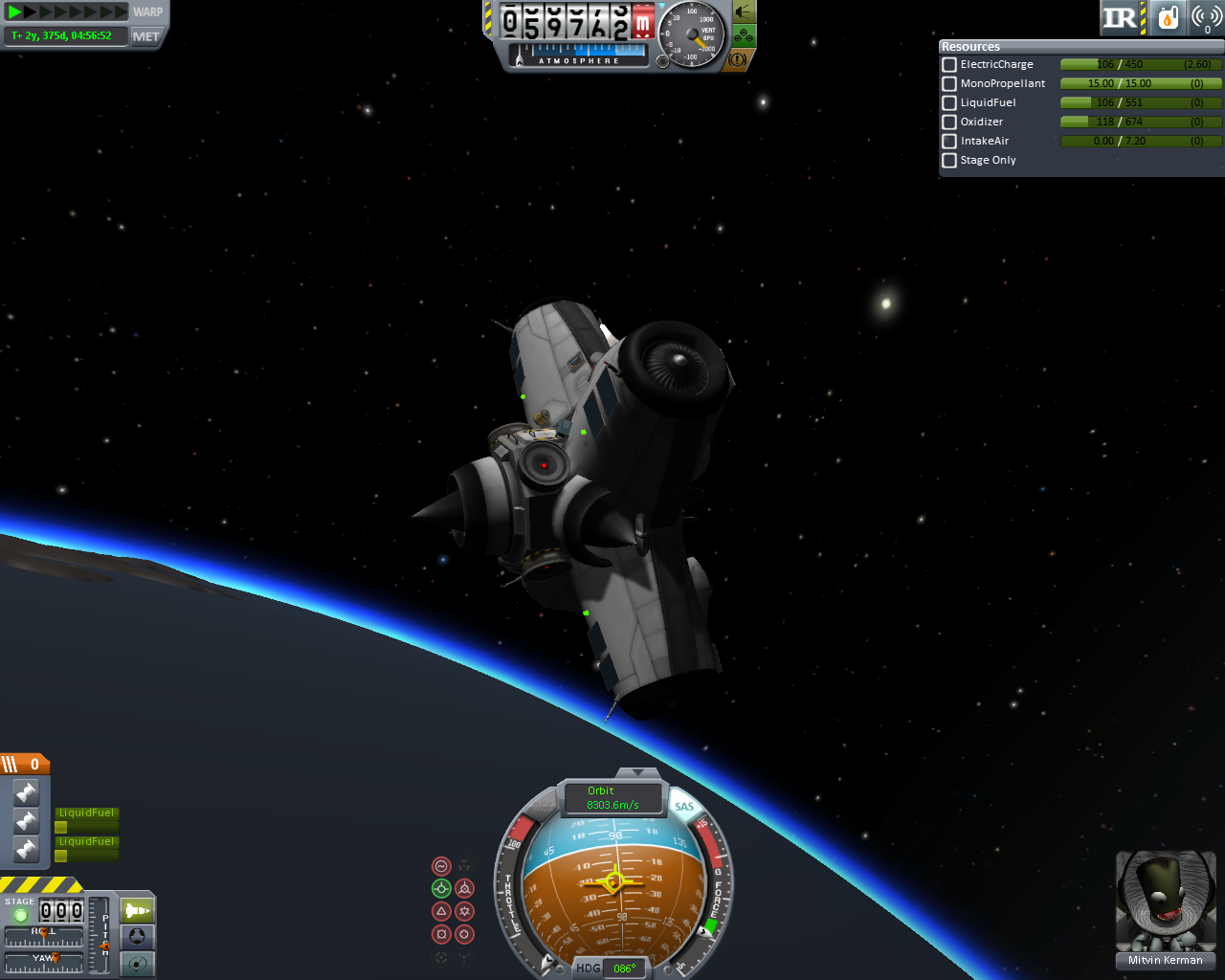Enable the Stage Only checkbox
This screenshot has width=1225, height=980.
click(x=949, y=160)
